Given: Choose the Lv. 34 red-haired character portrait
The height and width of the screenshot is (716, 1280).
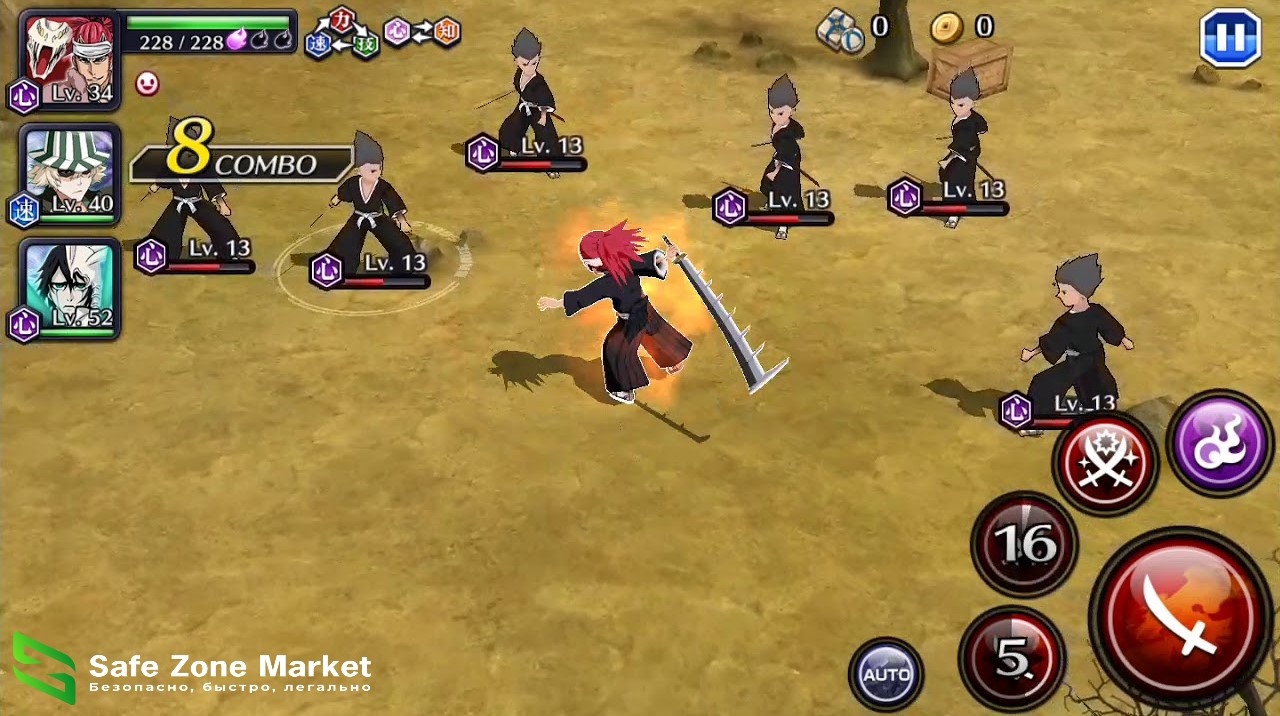Looking at the screenshot, I should tap(69, 60).
